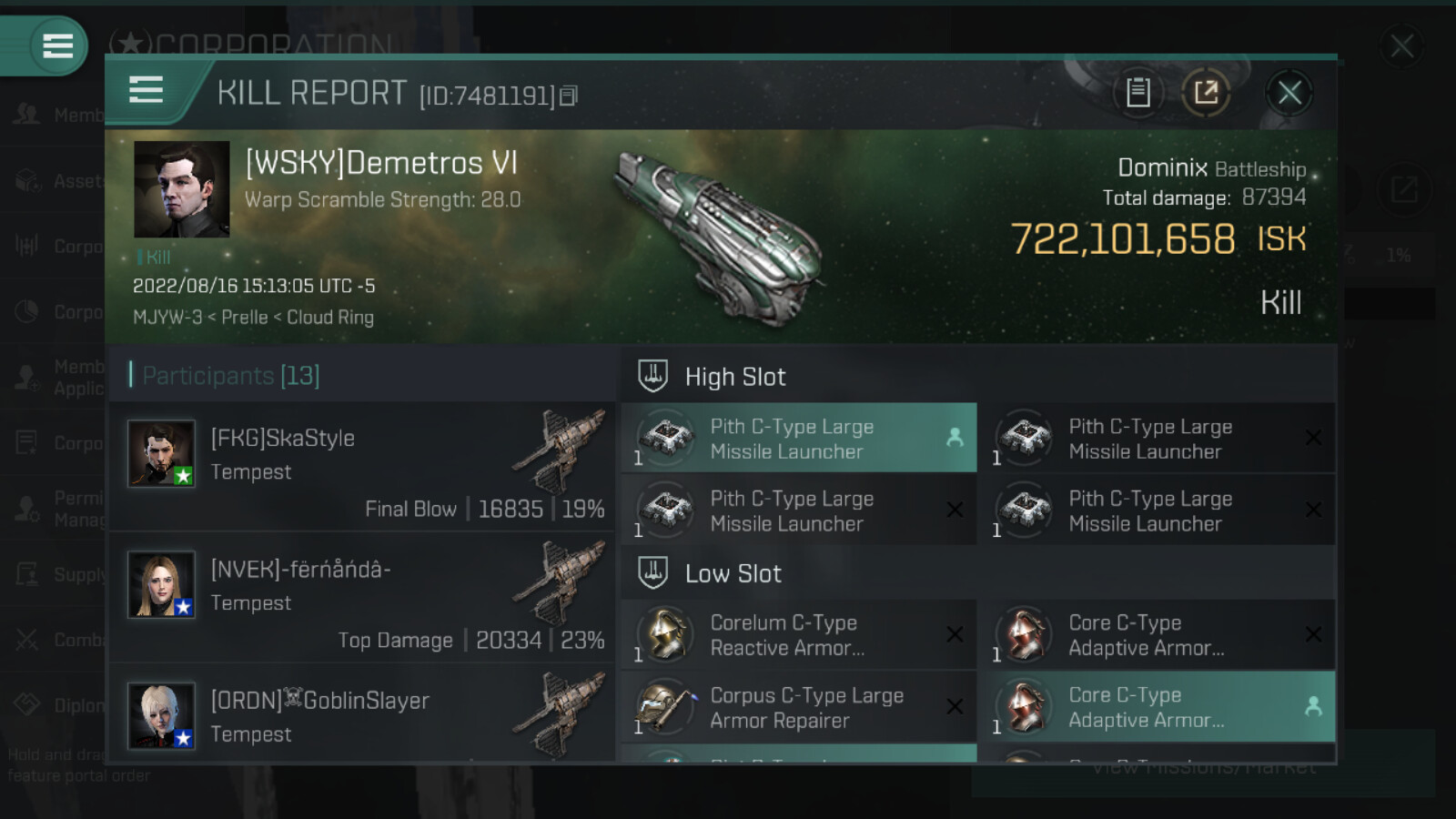
Task: Open the kill location MJYW-3 link
Action: click(167, 318)
